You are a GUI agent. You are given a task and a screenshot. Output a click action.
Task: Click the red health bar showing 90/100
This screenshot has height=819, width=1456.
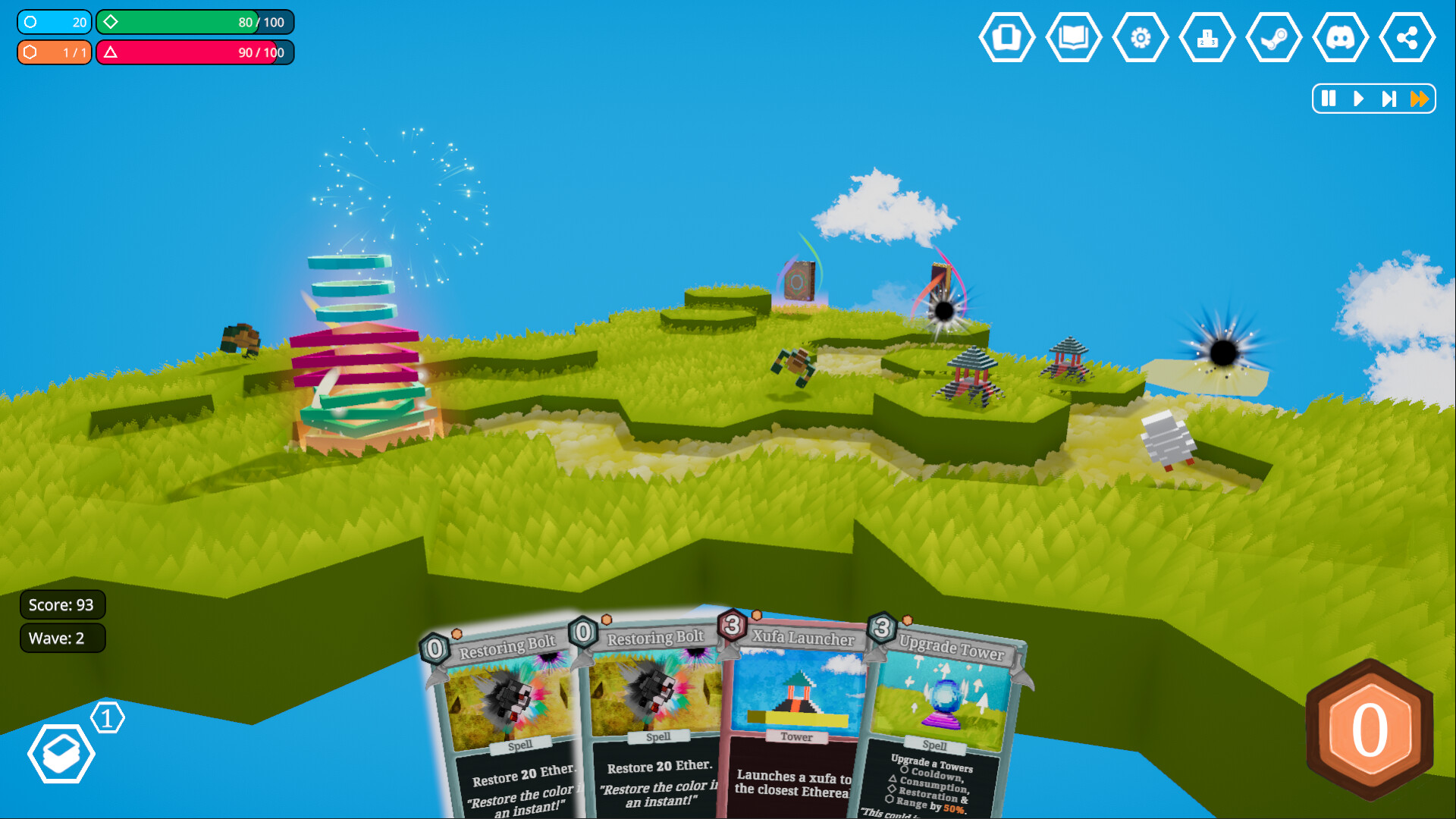coord(195,52)
